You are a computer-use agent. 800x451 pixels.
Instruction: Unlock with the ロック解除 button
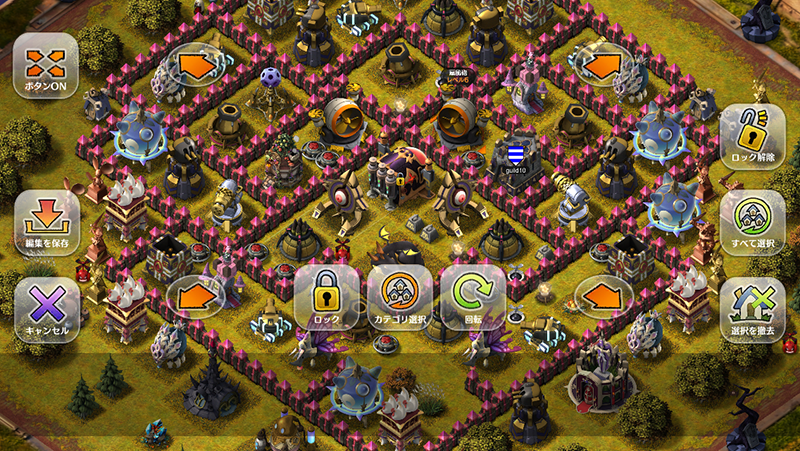[752, 136]
